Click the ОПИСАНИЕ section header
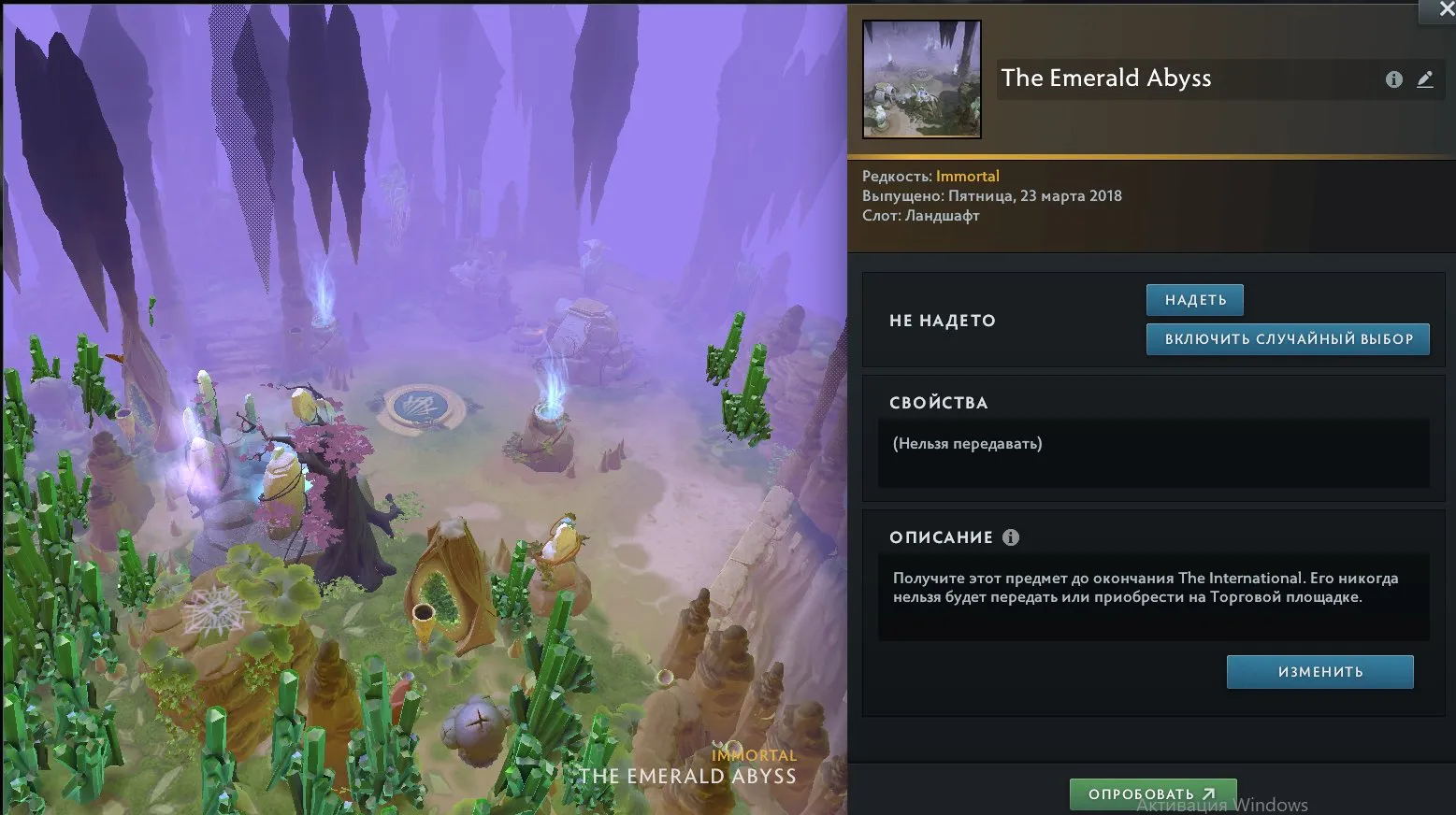Image resolution: width=1456 pixels, height=815 pixels. [942, 536]
